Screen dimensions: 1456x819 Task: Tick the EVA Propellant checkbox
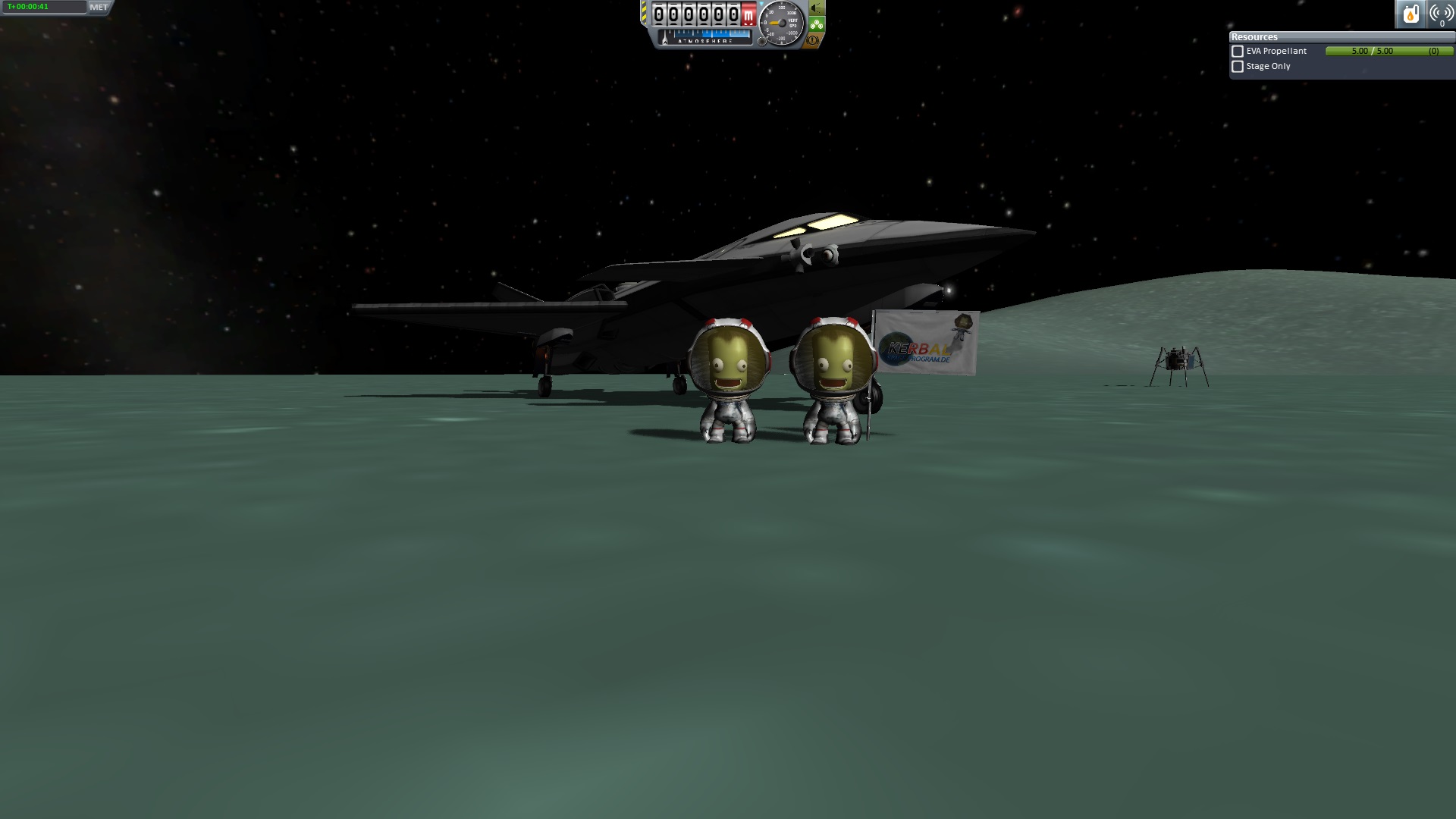[1238, 52]
